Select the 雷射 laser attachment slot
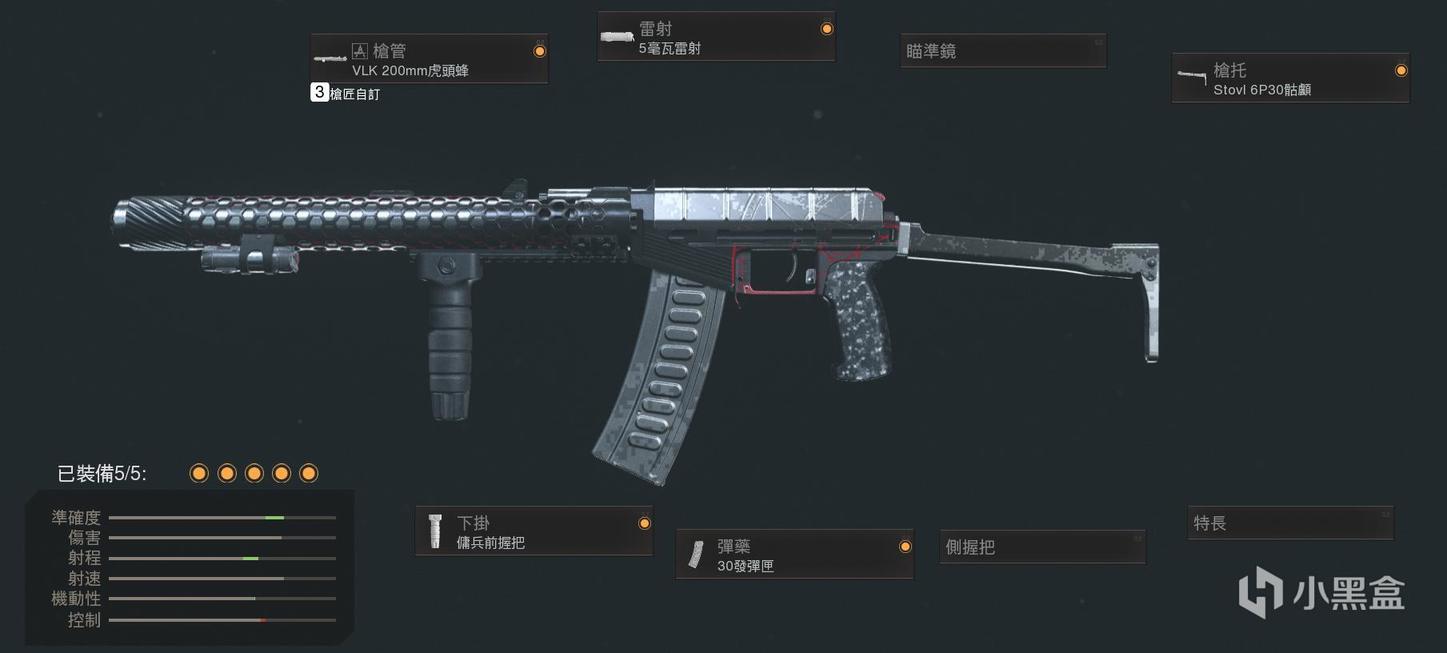Viewport: 1447px width, 653px height. tap(716, 38)
